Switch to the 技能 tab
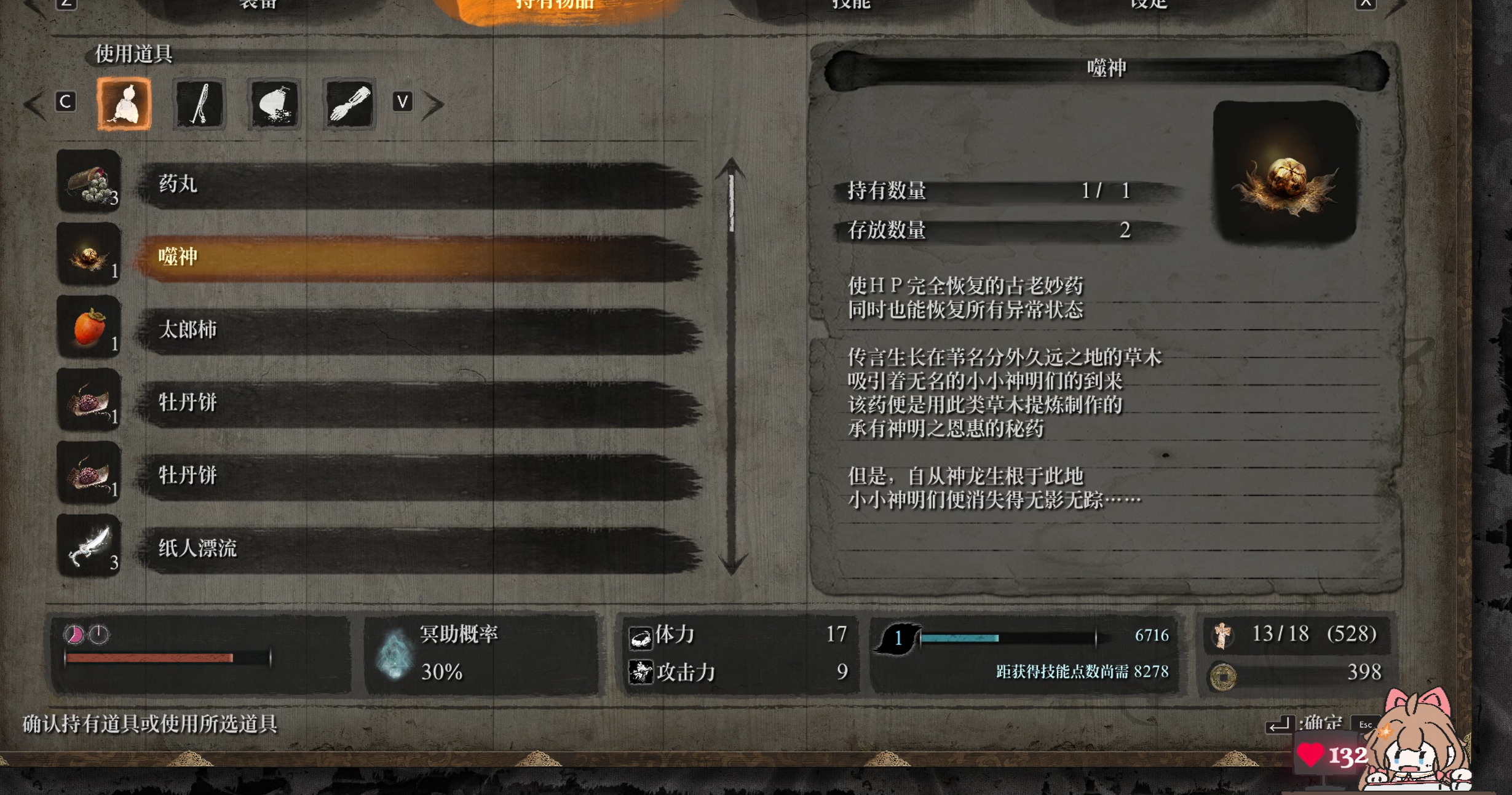Viewport: 1512px width, 795px height. [851, 5]
